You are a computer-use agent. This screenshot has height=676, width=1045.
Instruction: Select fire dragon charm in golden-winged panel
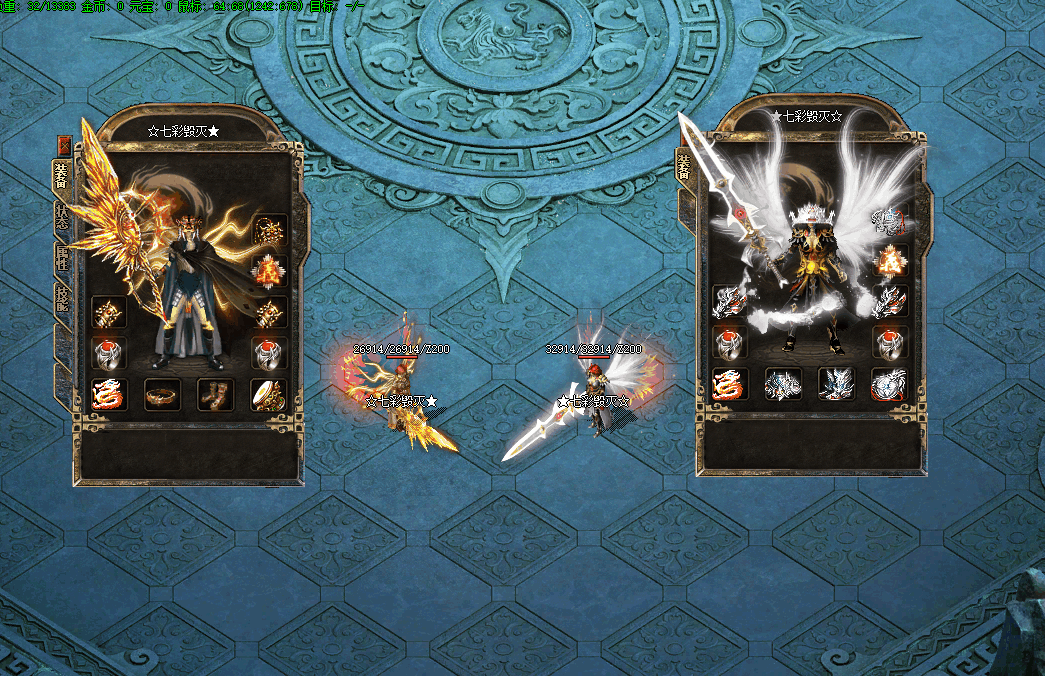point(109,394)
